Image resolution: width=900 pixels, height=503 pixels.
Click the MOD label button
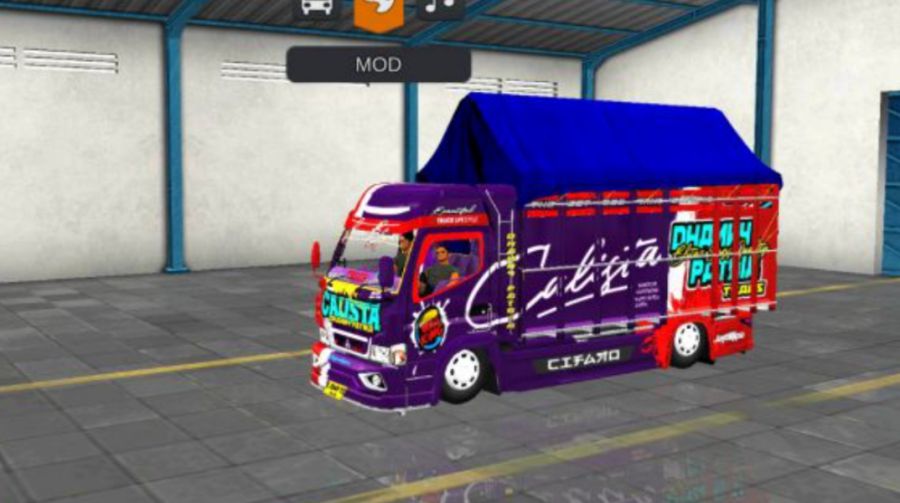pos(378,65)
